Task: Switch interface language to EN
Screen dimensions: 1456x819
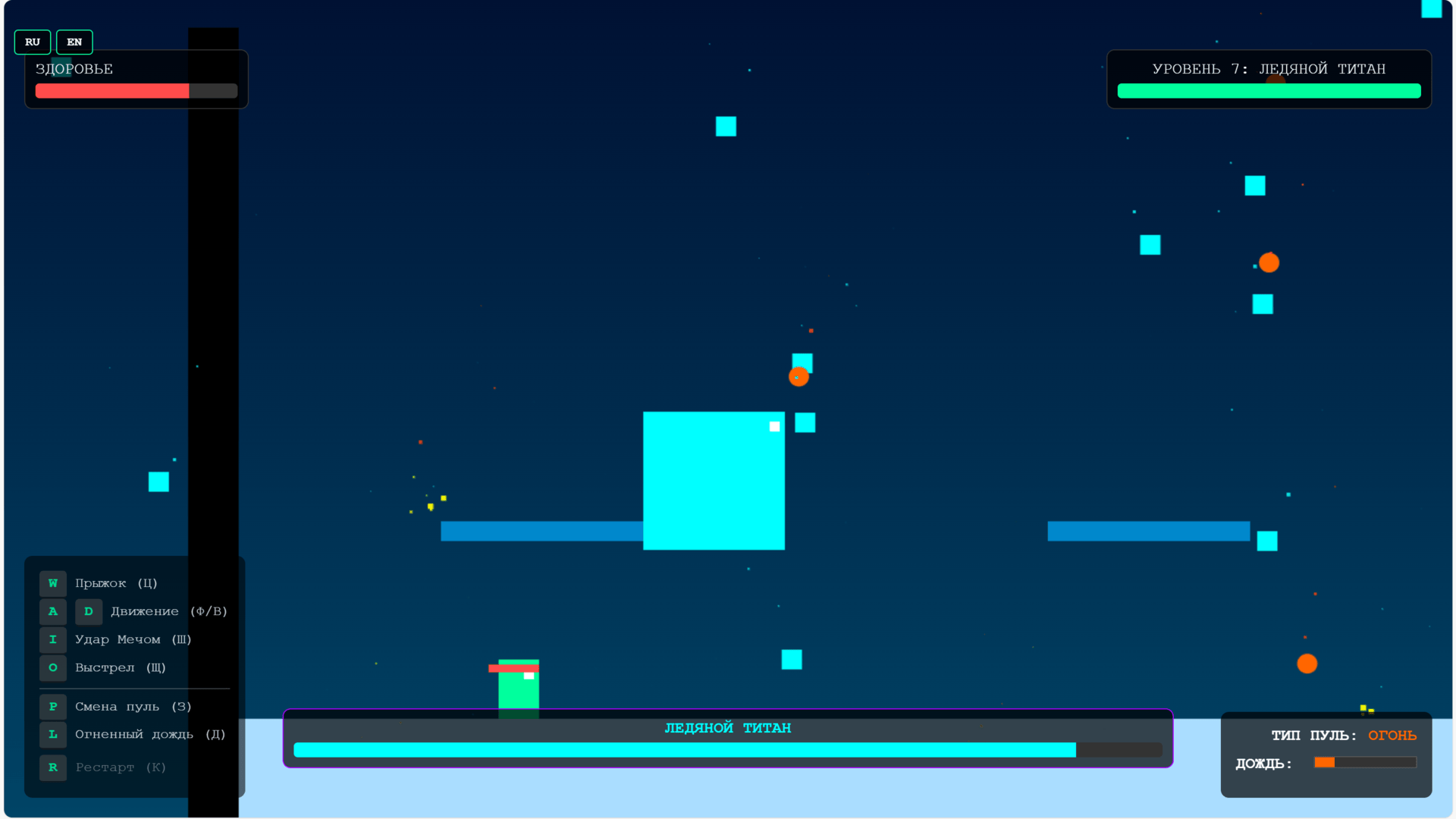Action: (74, 42)
